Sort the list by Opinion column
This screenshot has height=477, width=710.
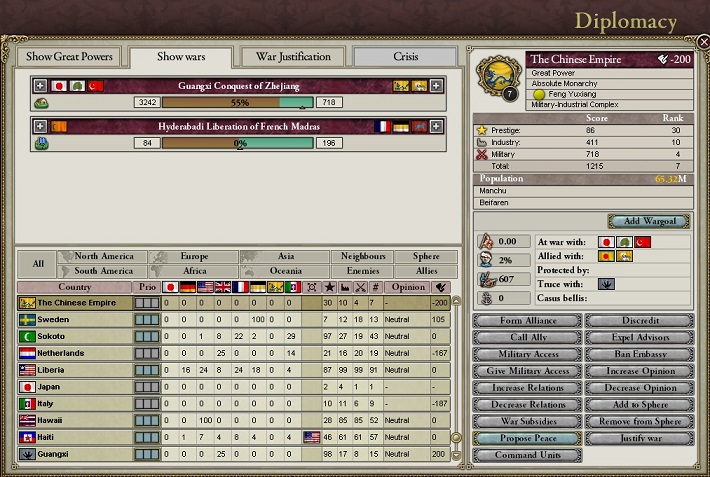[407, 287]
